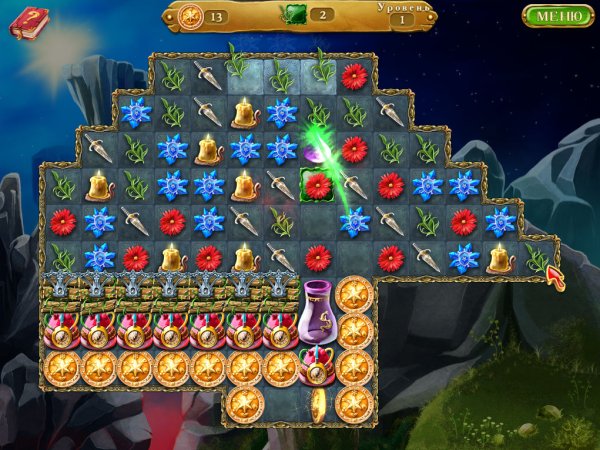Click the green-highlighted red flower tile
This screenshot has width=600, height=450.
click(318, 185)
